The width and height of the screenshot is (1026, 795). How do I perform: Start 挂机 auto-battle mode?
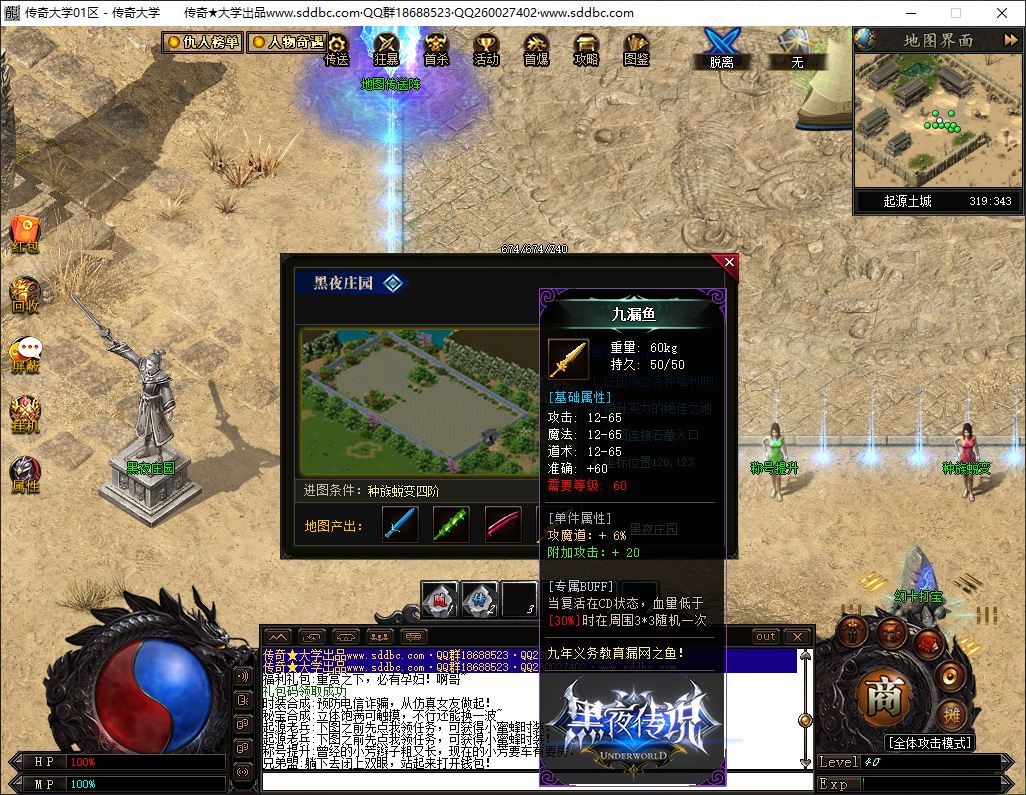25,413
